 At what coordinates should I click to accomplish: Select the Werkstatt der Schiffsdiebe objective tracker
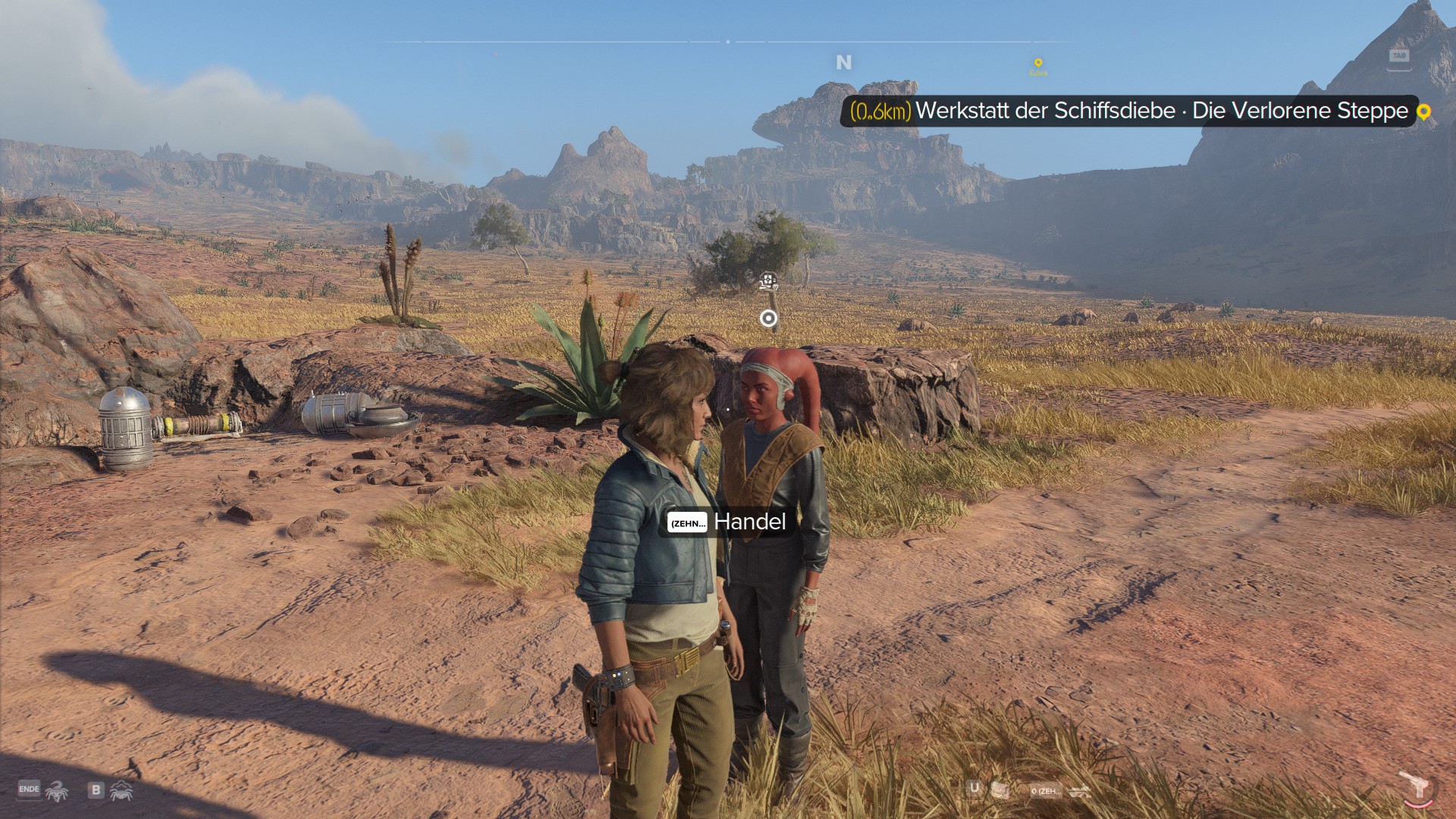1128,111
